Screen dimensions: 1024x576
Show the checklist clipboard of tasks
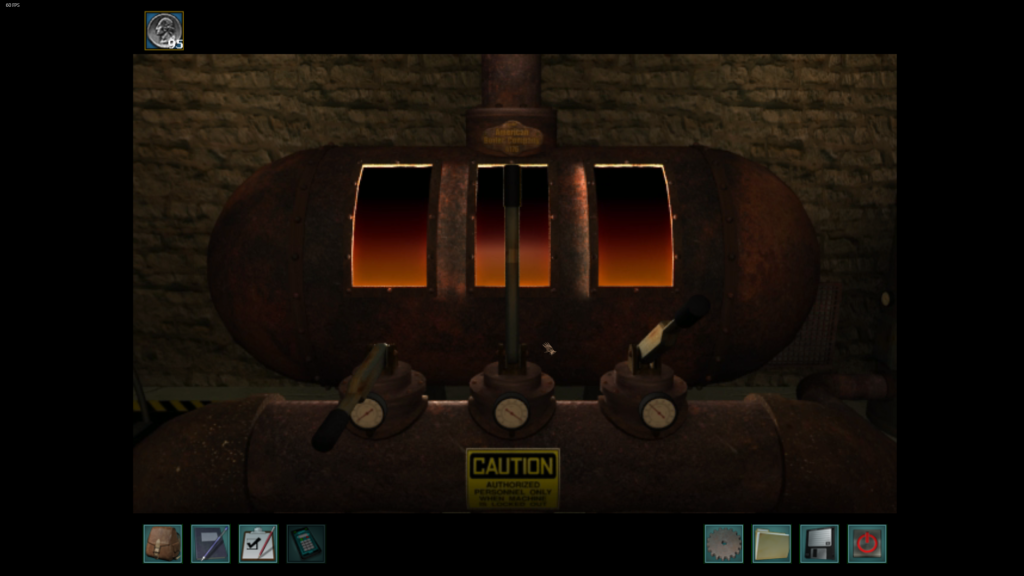[258, 543]
